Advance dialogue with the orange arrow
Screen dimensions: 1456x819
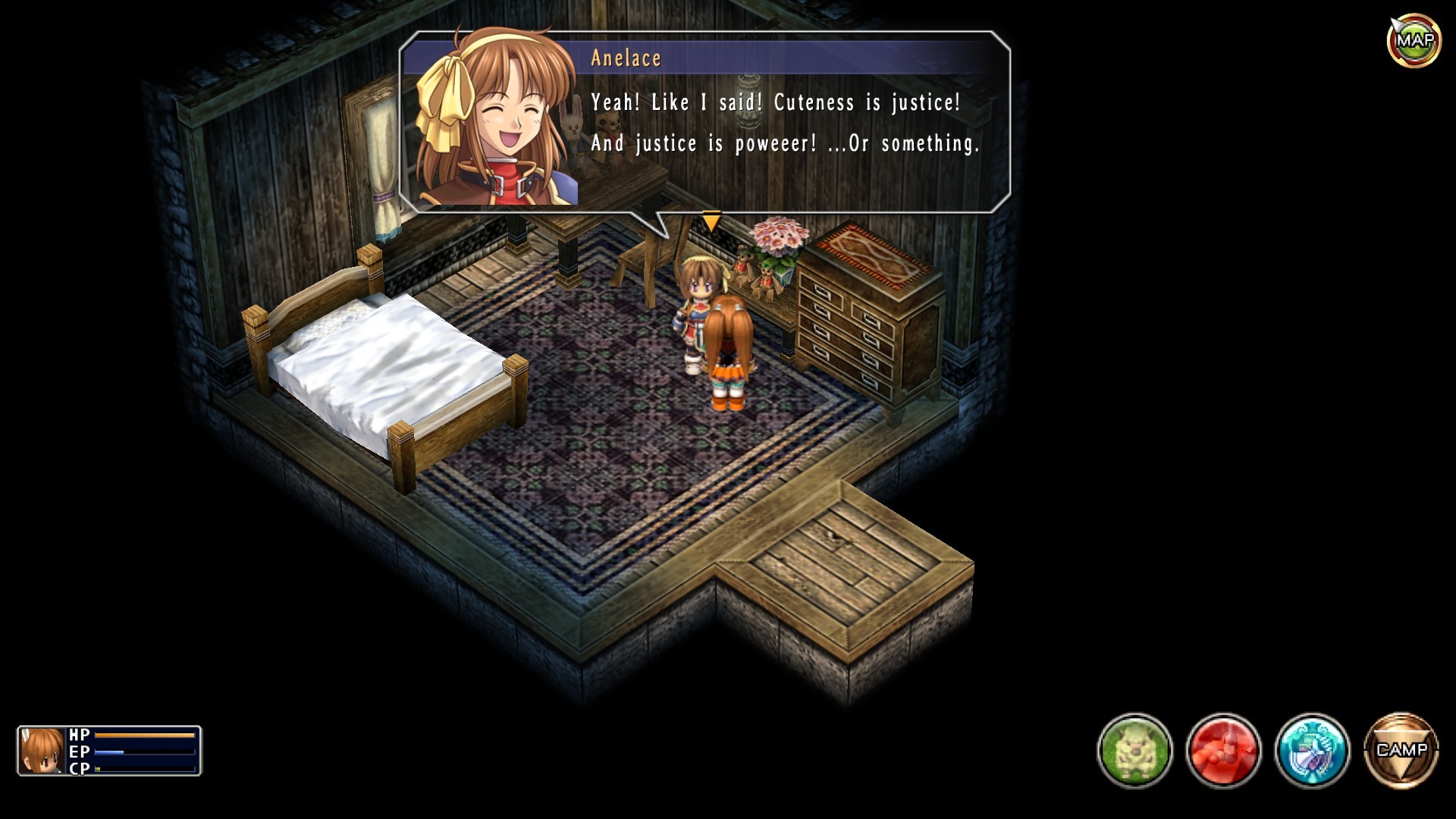tap(711, 221)
